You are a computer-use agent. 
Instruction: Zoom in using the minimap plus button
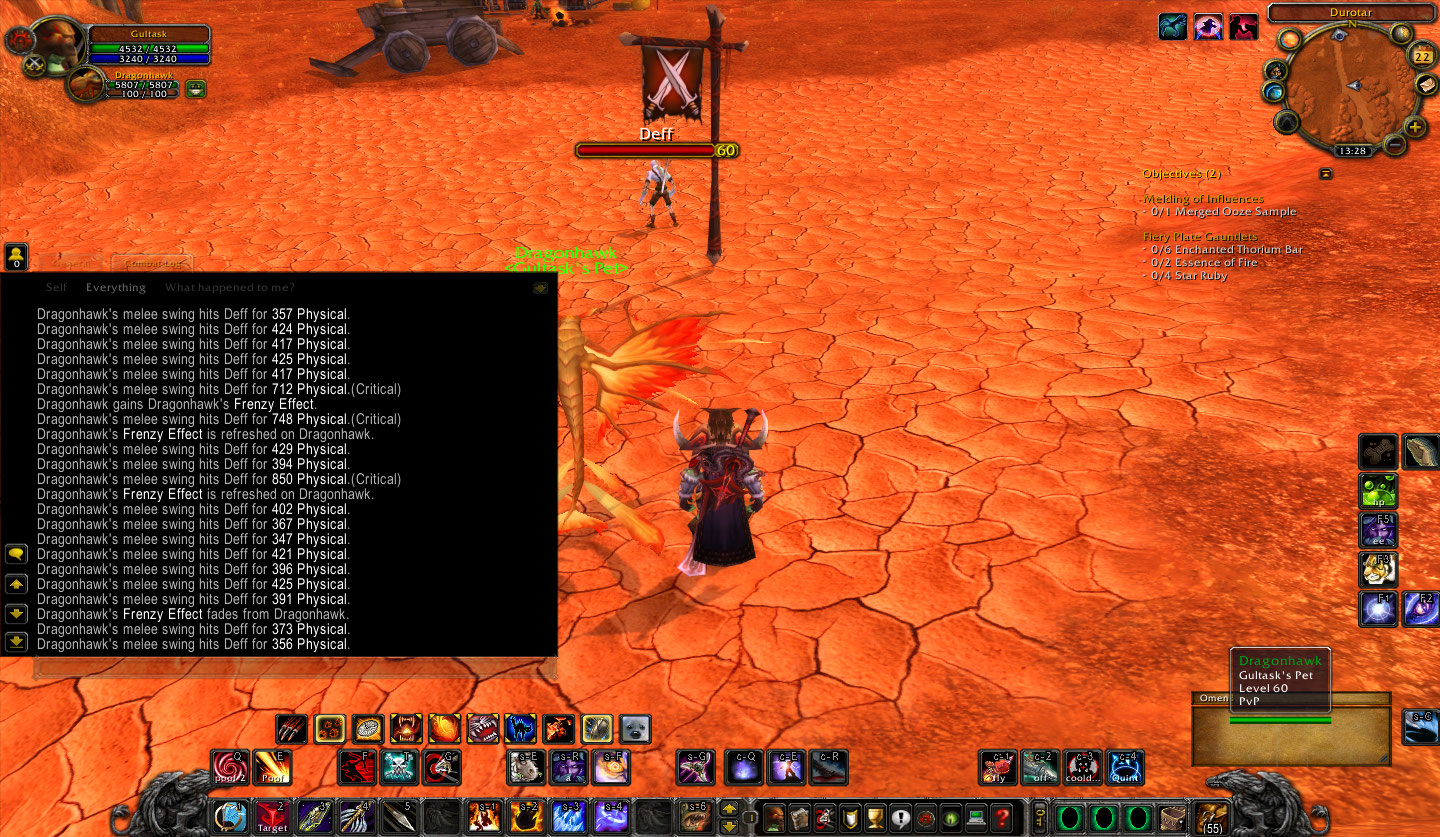[1415, 127]
